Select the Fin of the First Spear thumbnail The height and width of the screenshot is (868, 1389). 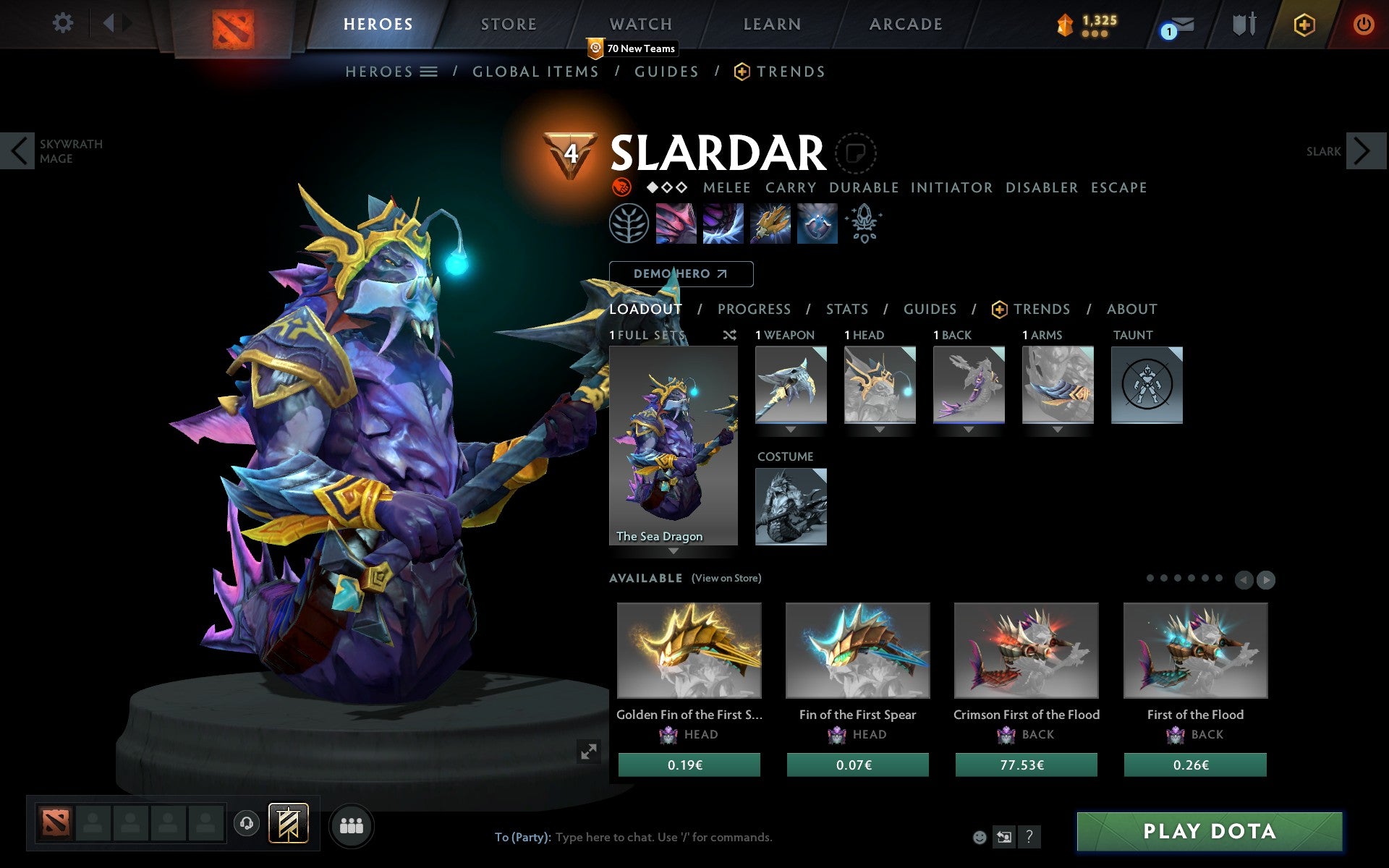tap(857, 651)
